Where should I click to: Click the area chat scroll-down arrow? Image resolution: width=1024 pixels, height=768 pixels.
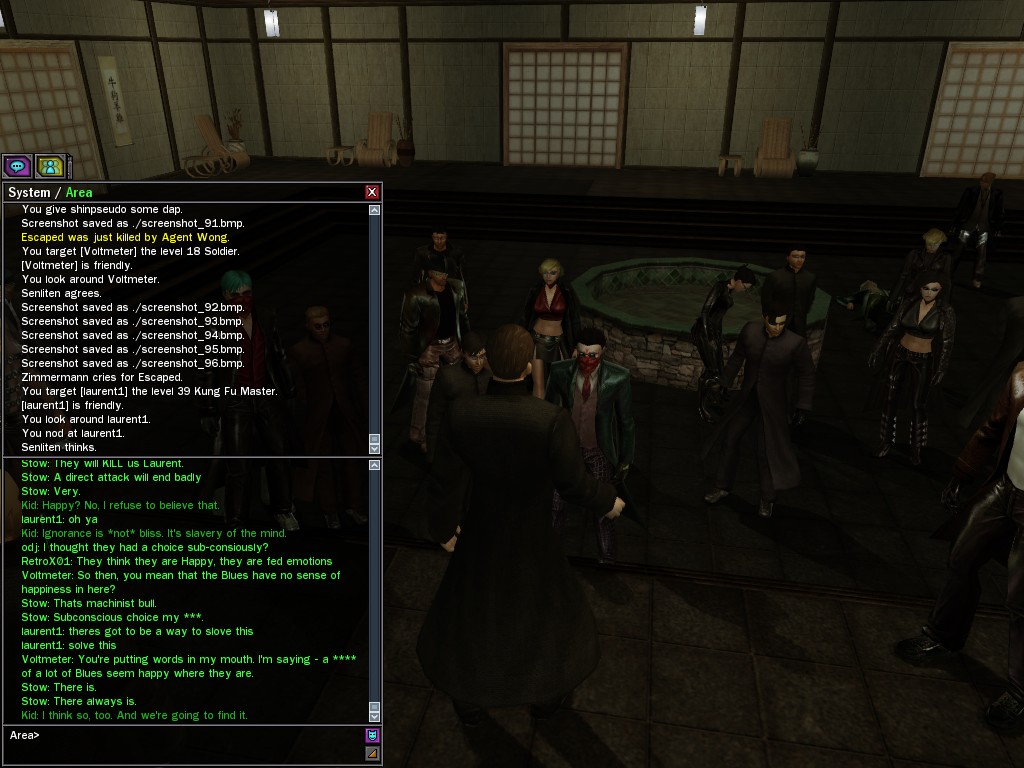pyautogui.click(x=375, y=716)
